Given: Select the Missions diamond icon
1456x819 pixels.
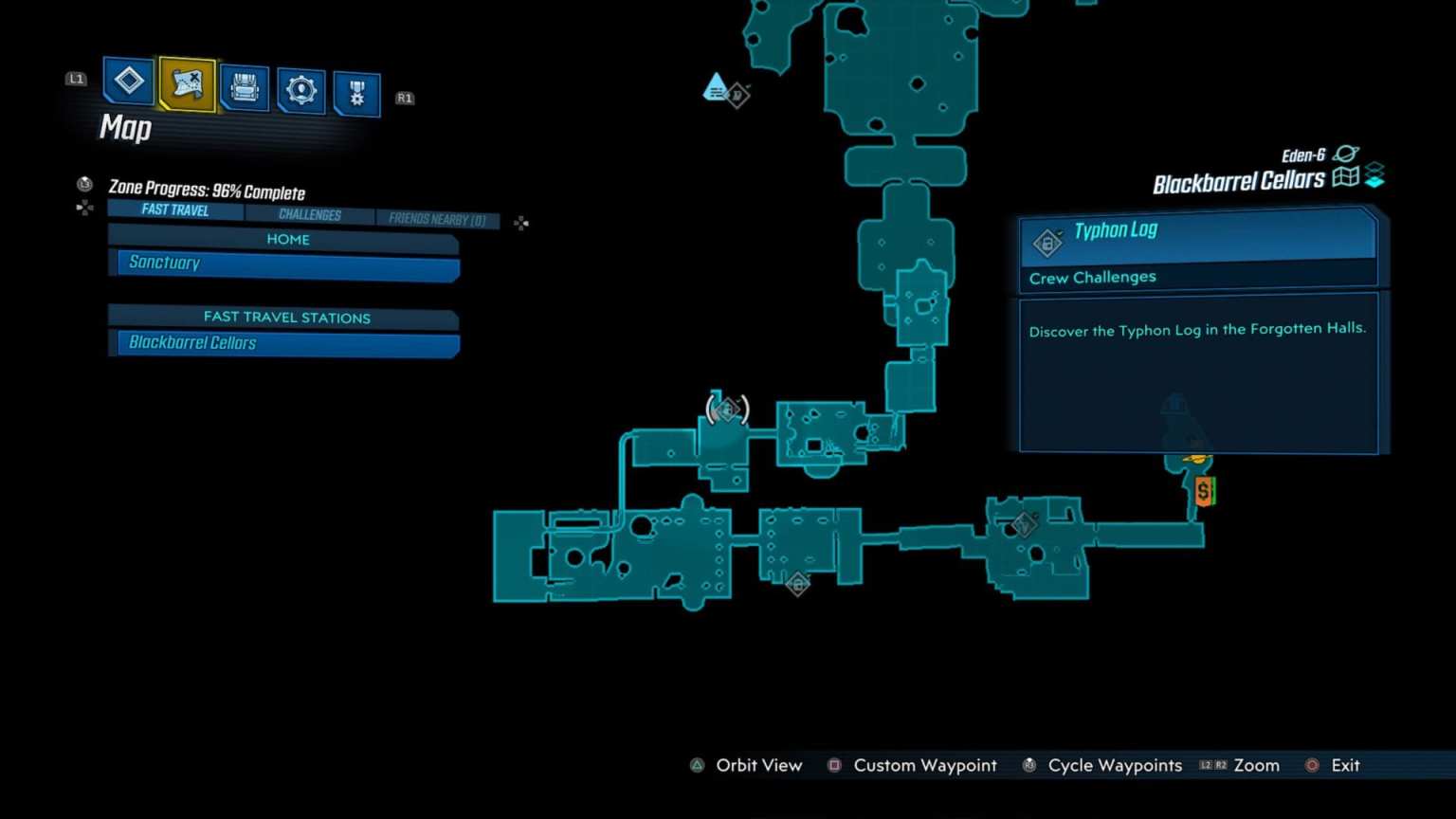Looking at the screenshot, I should (128, 85).
